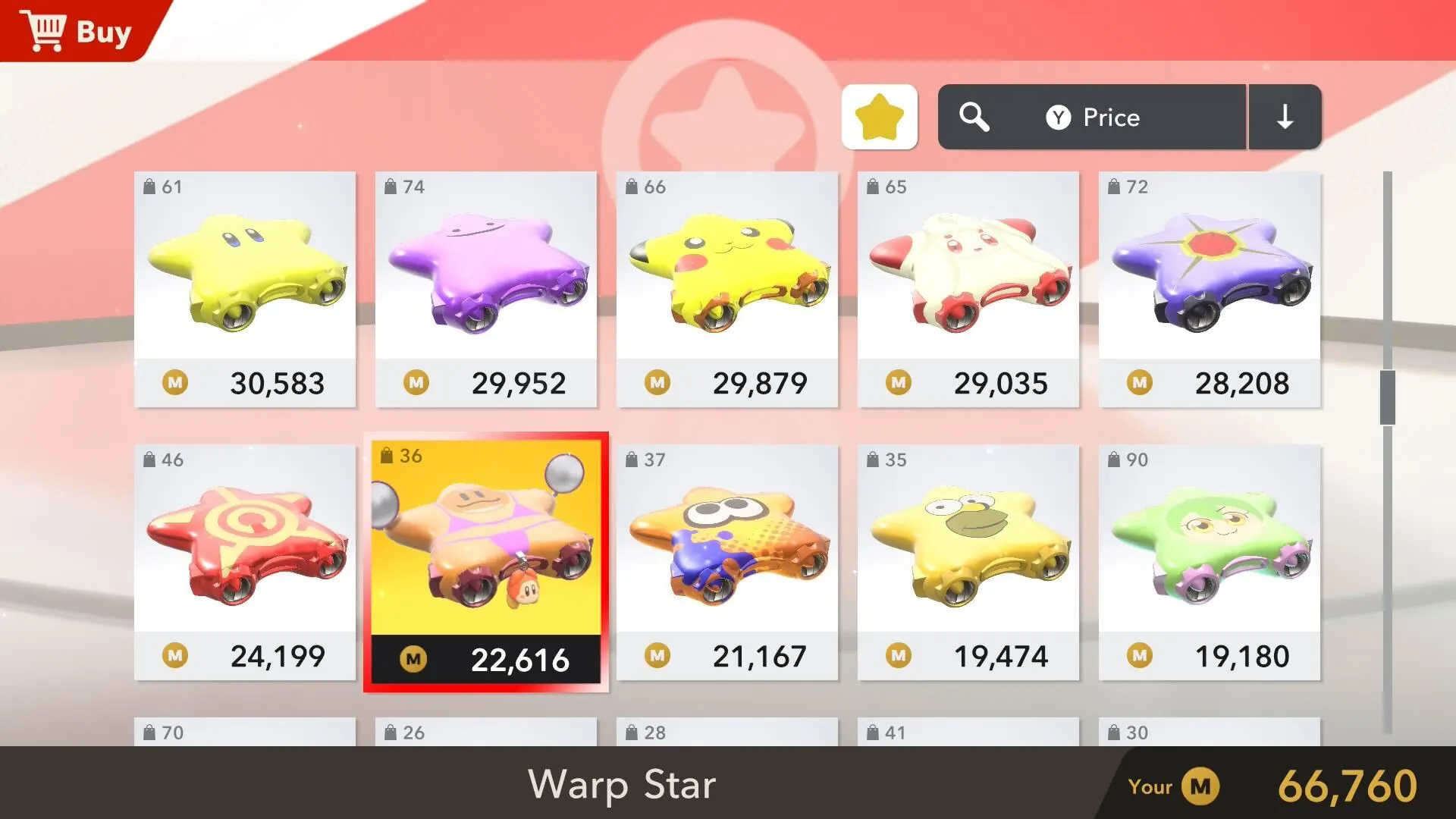Pick the Pikachu Warp Star for 29,879
Screen dimensions: 1456x819
click(727, 289)
